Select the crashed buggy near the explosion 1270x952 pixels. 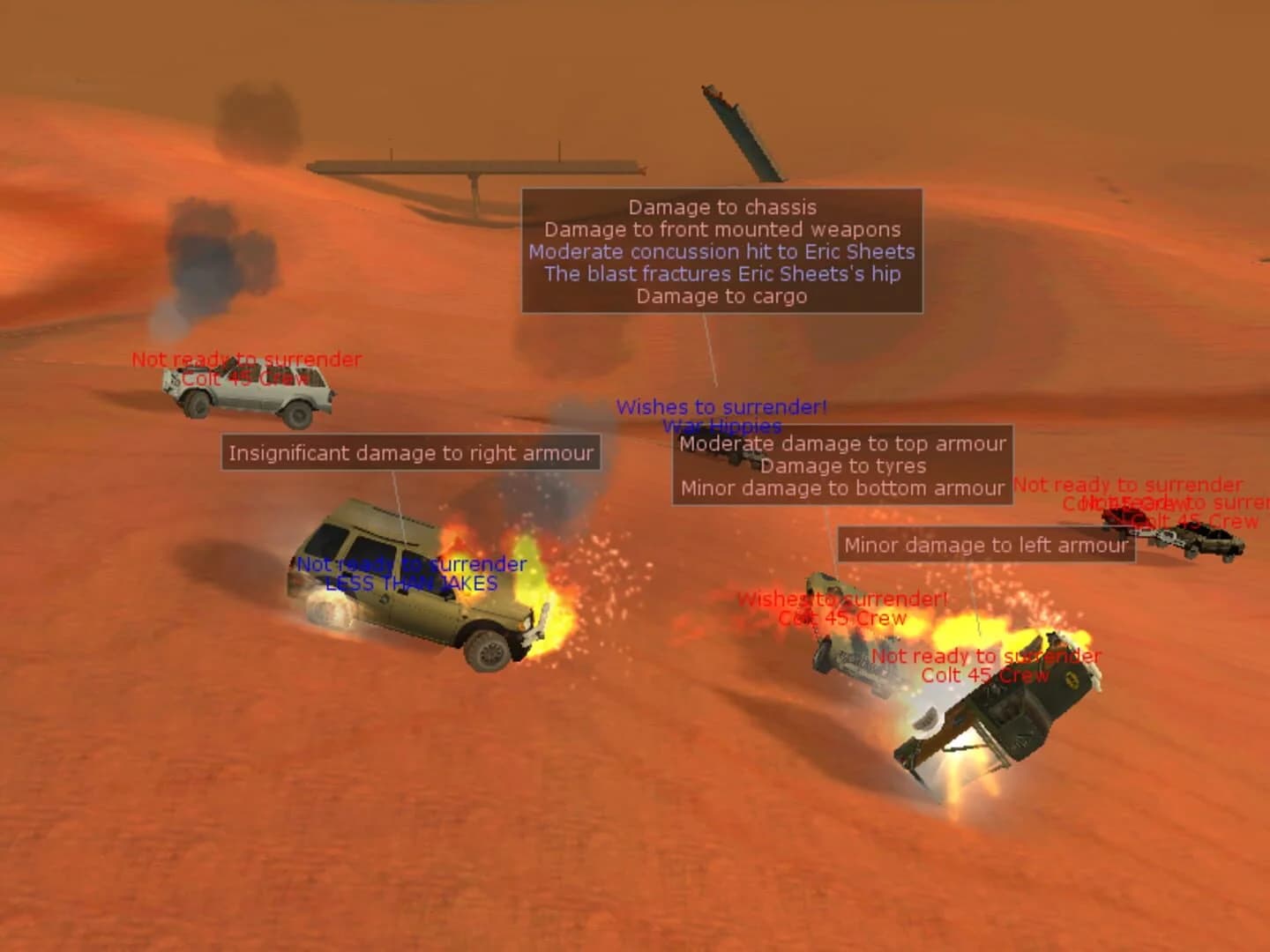coord(847,626)
